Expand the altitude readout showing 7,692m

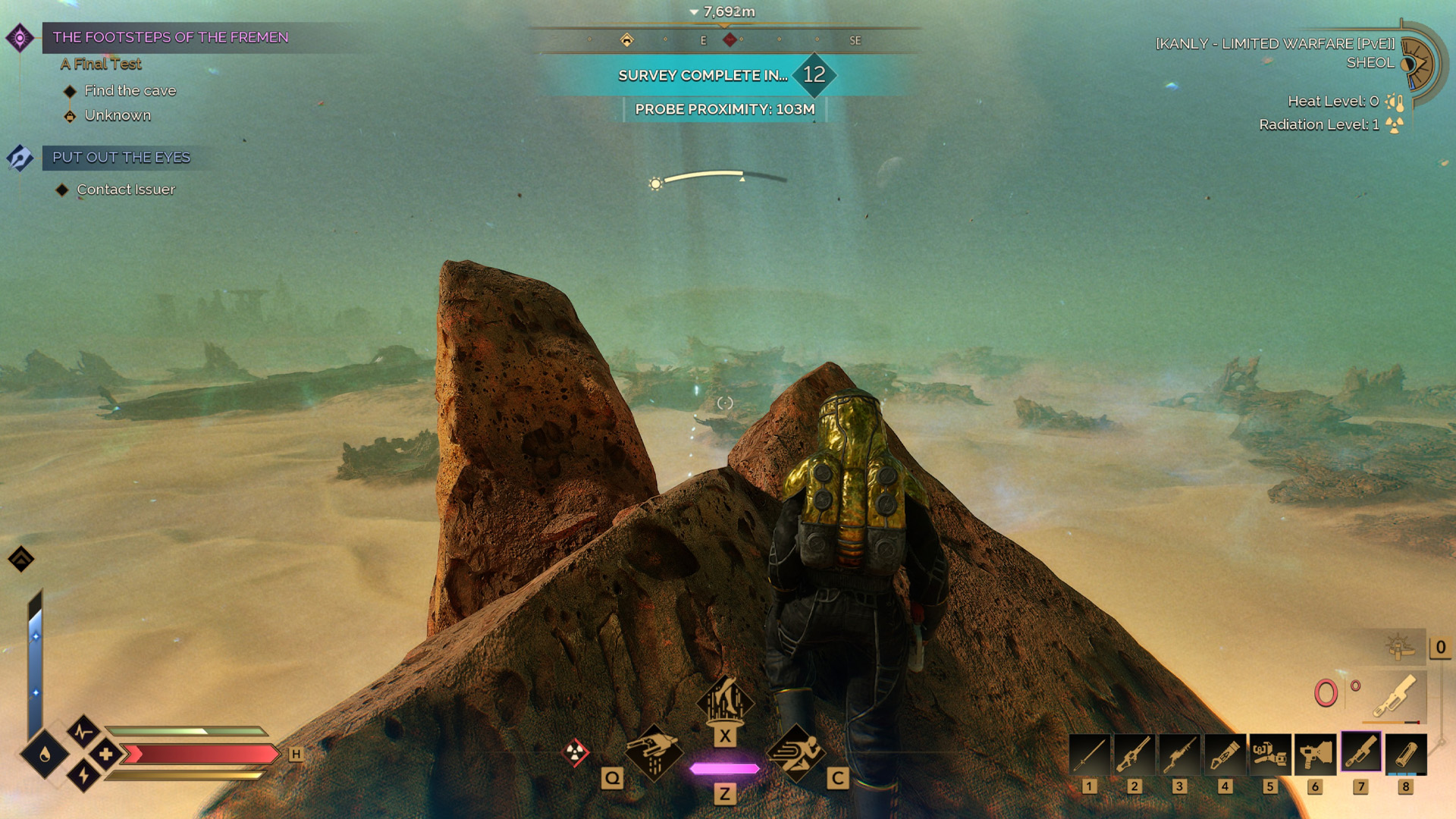[728, 11]
